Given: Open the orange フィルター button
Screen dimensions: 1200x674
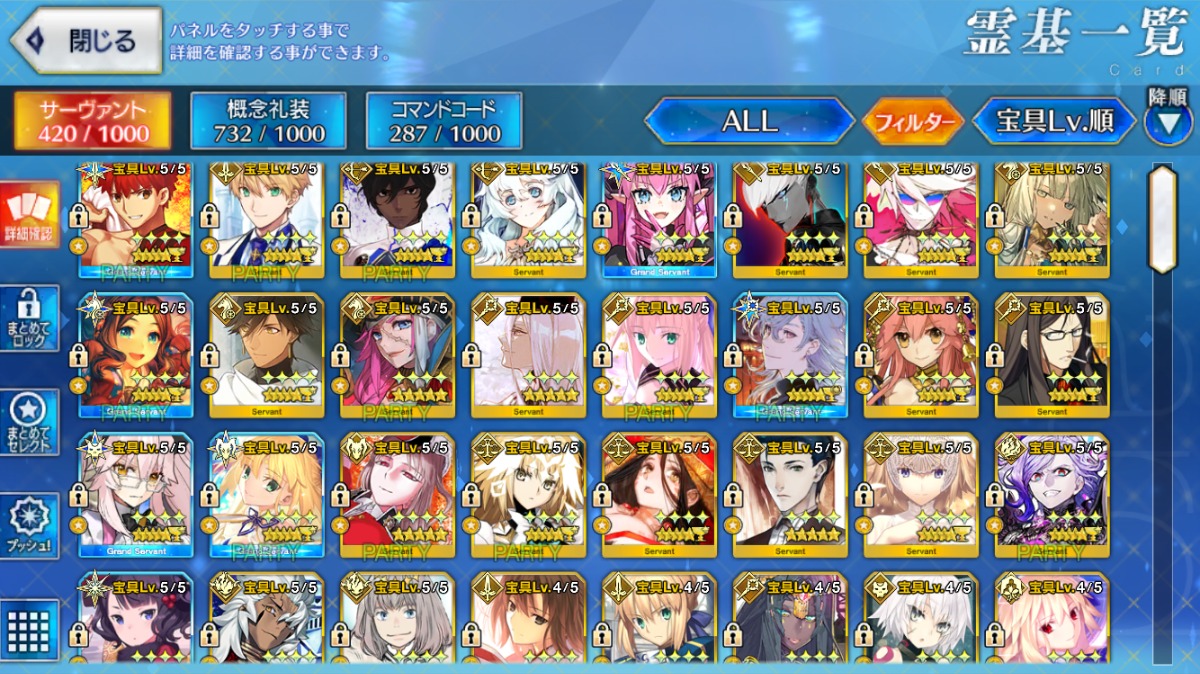Looking at the screenshot, I should (913, 122).
